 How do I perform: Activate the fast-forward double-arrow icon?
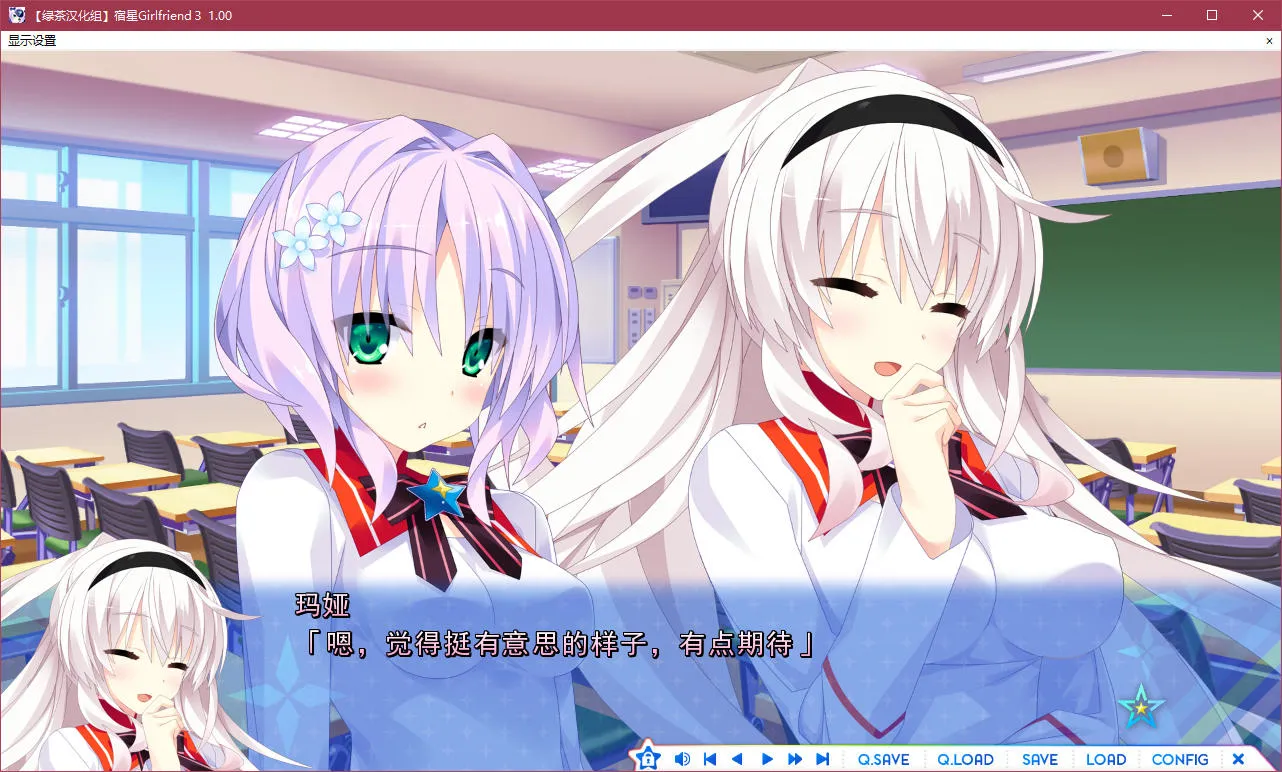click(794, 758)
